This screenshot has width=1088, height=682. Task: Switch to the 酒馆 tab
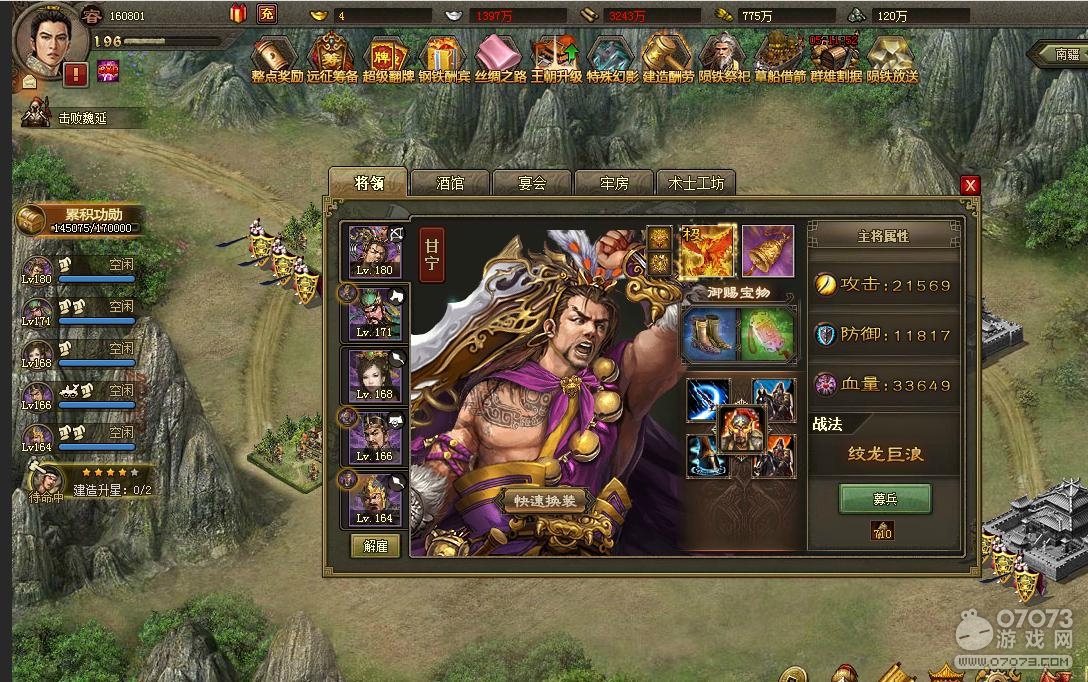click(450, 183)
